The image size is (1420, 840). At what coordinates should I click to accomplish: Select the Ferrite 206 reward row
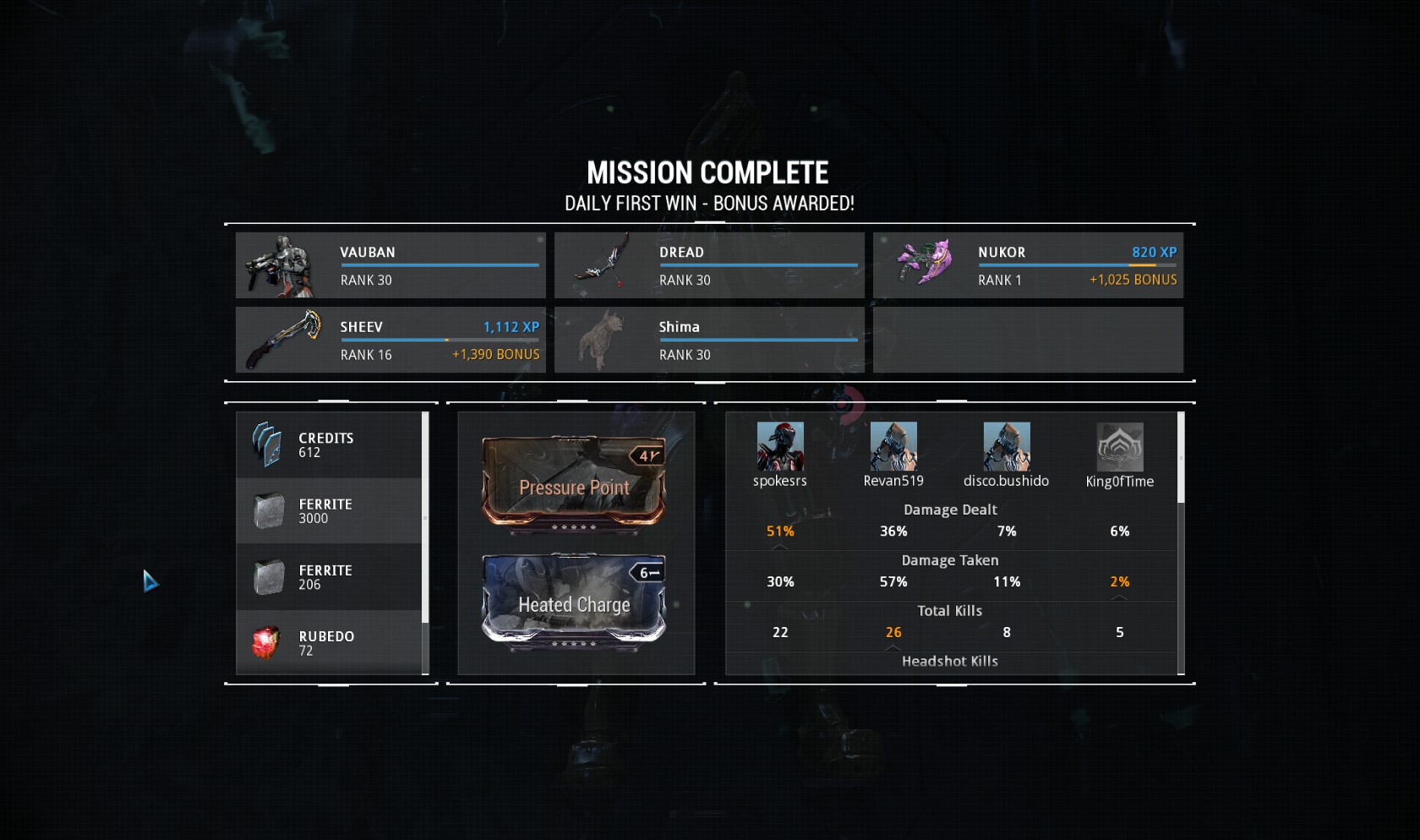point(328,577)
